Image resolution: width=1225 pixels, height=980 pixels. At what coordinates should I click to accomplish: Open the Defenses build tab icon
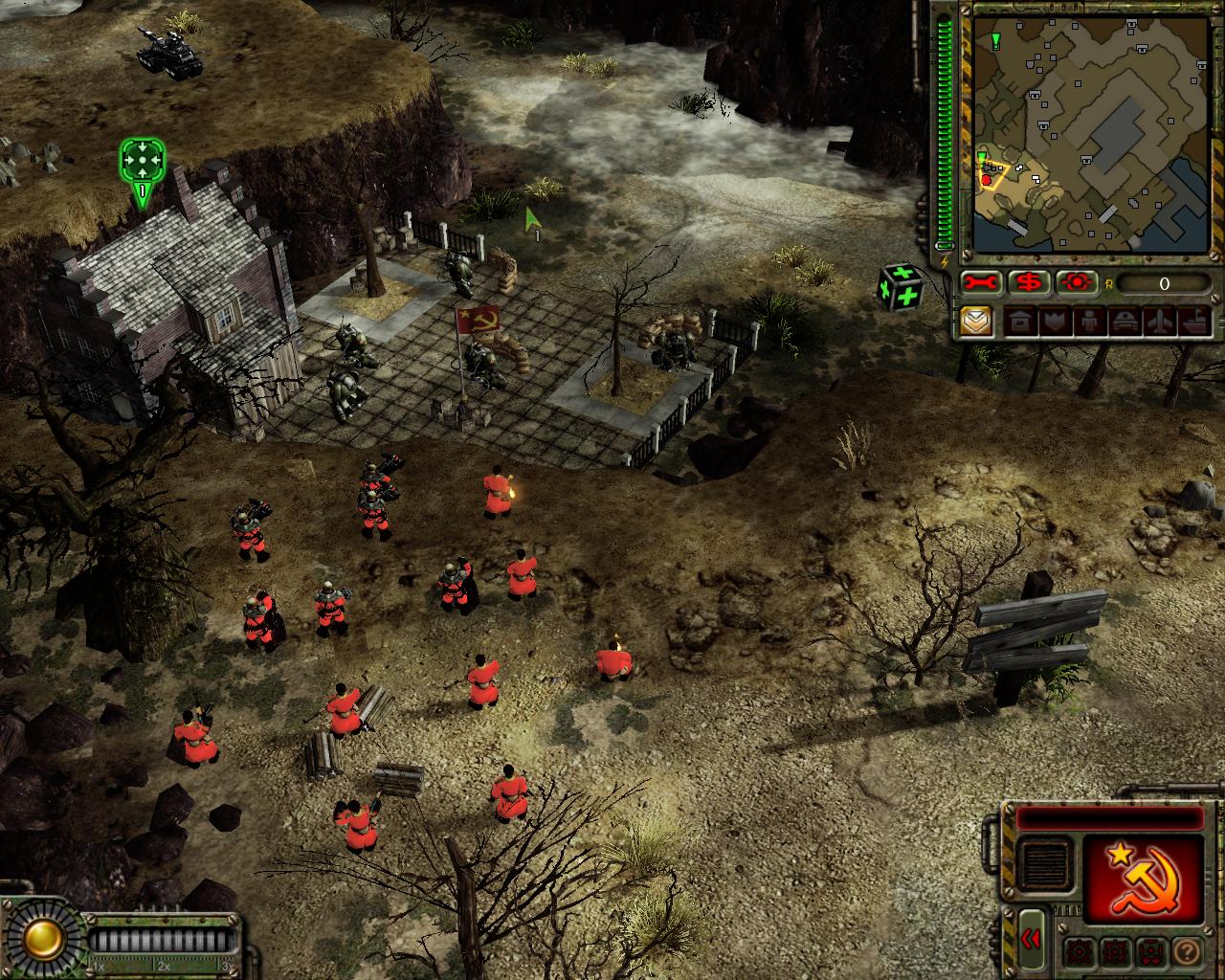point(1056,322)
